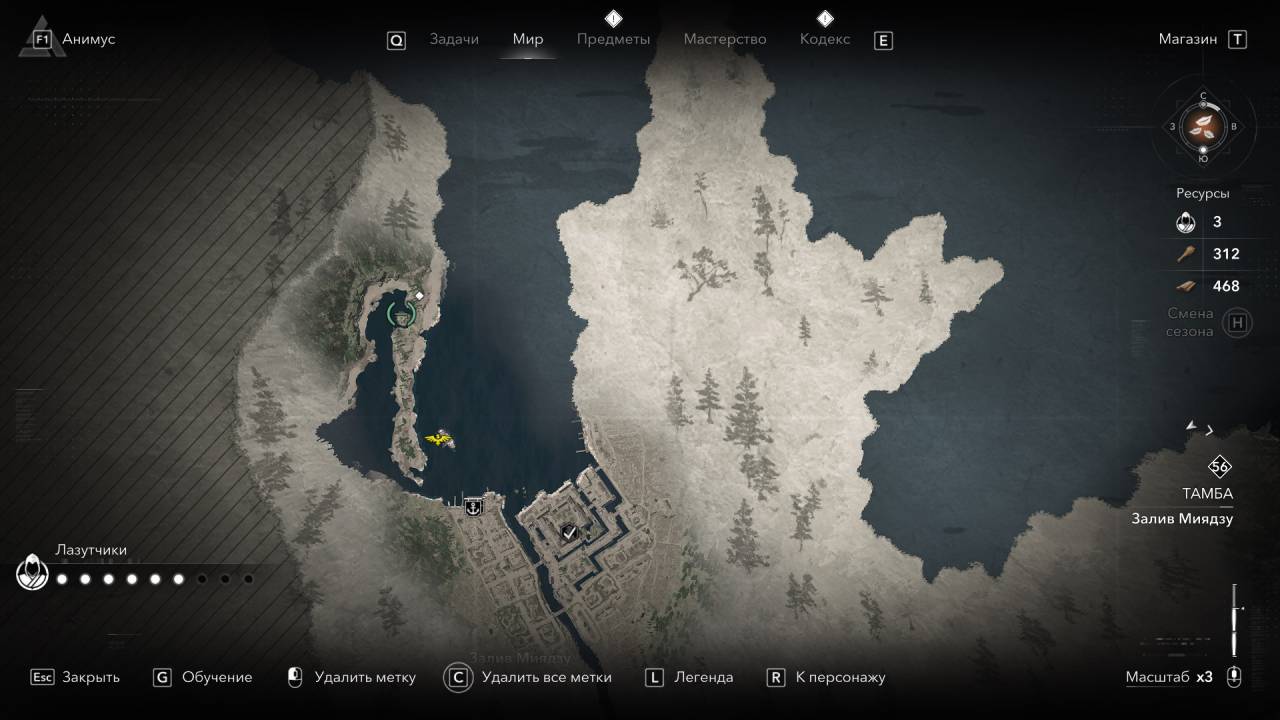
Task: Select the Мир tab
Action: tap(528, 39)
